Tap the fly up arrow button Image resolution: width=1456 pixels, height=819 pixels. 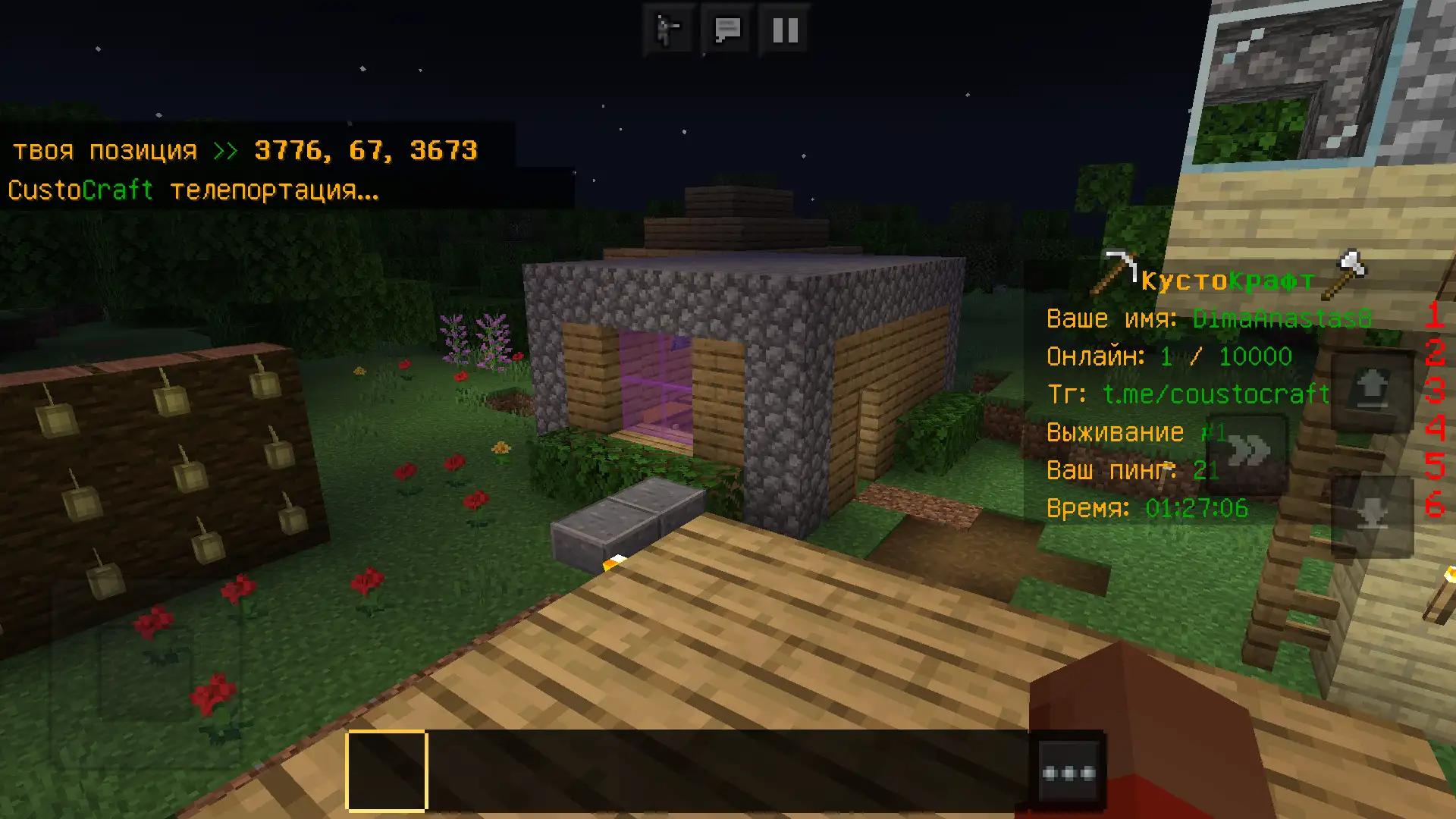click(1373, 388)
